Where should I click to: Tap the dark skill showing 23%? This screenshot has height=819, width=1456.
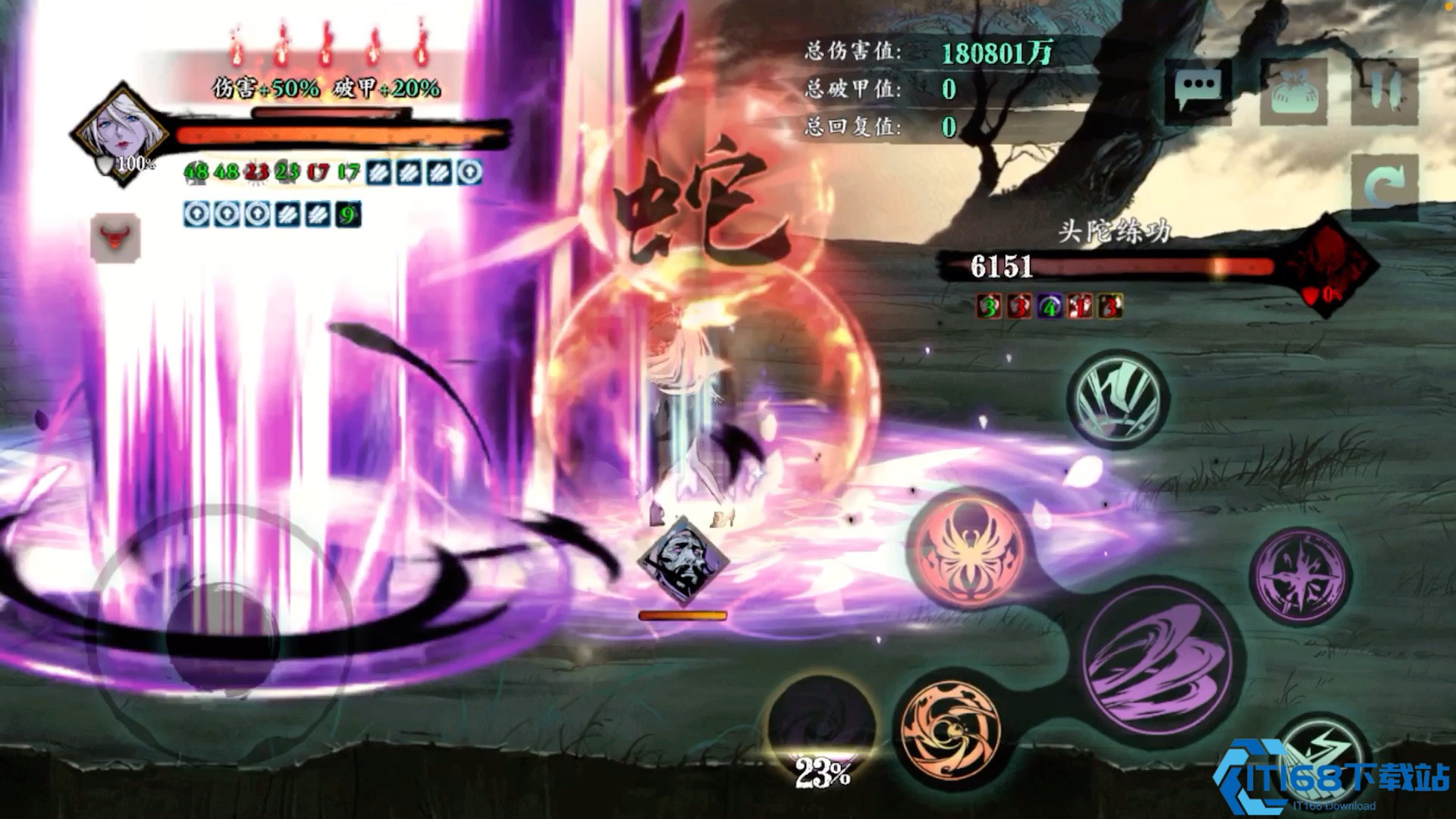[822, 728]
